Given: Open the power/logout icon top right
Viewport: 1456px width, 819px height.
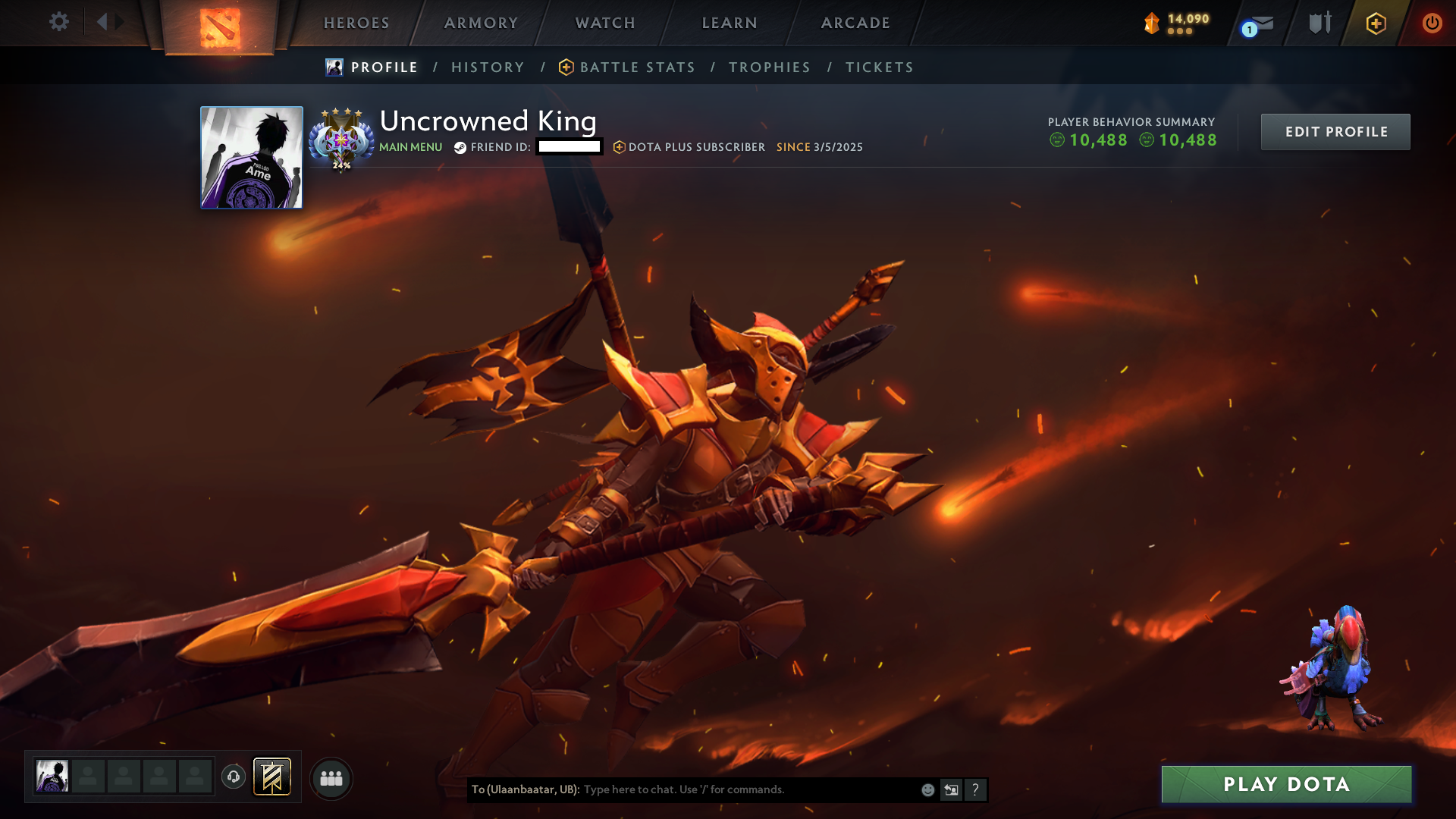Looking at the screenshot, I should click(x=1433, y=23).
